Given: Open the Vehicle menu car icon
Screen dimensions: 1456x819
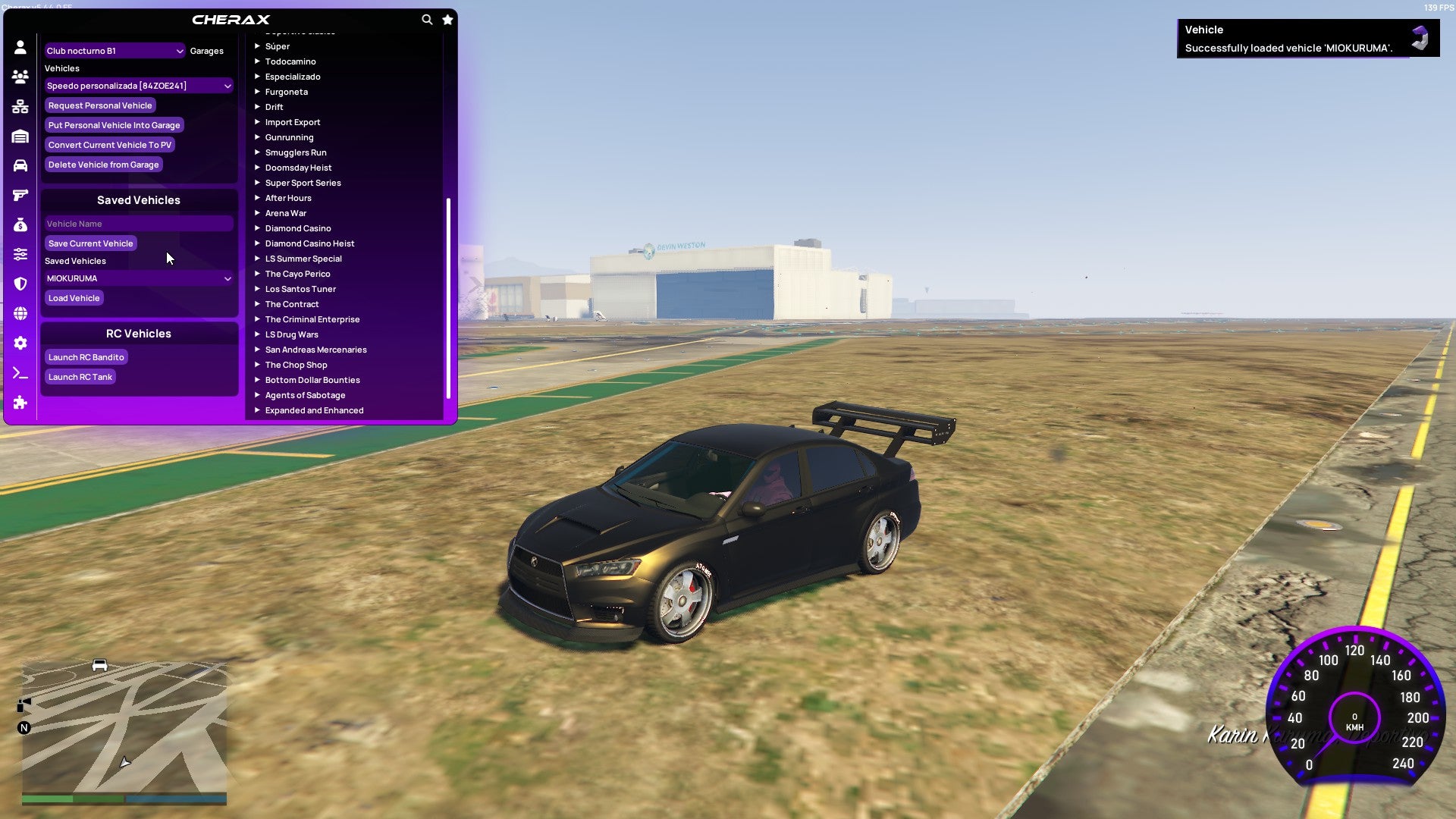Looking at the screenshot, I should pos(20,165).
